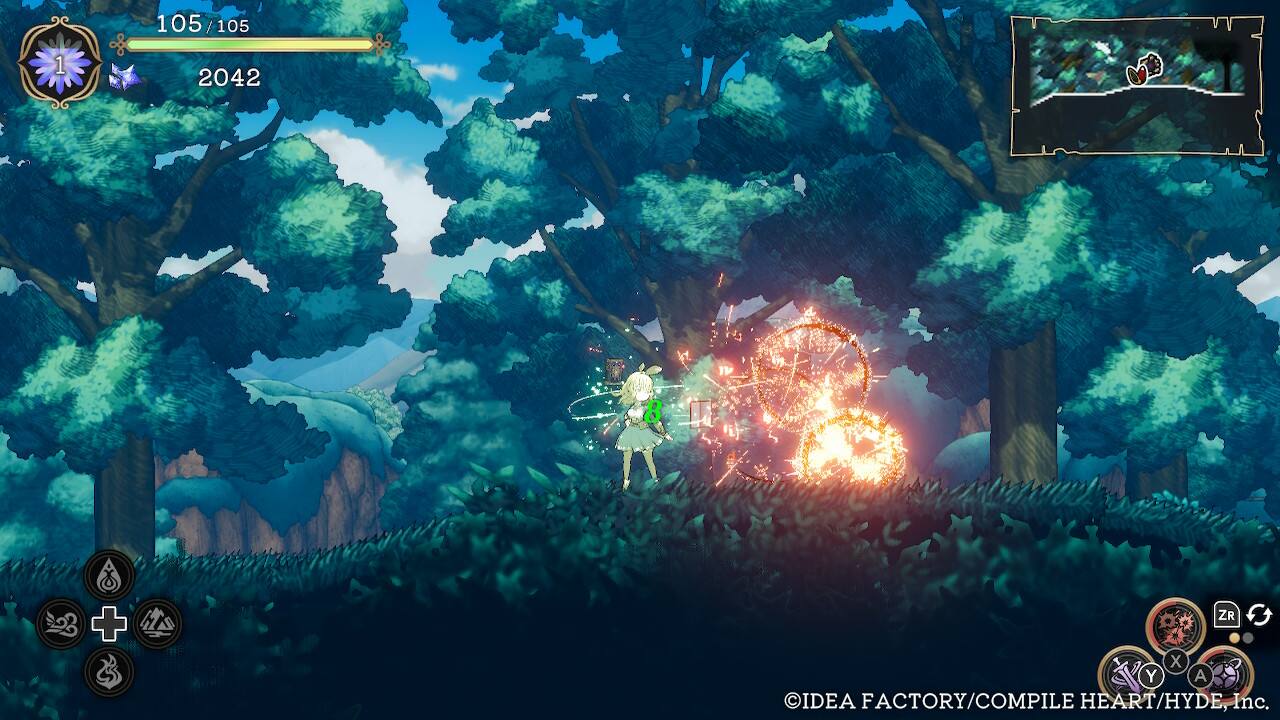
Task: Switch to the fire flame element icon
Action: pyautogui.click(x=109, y=672)
